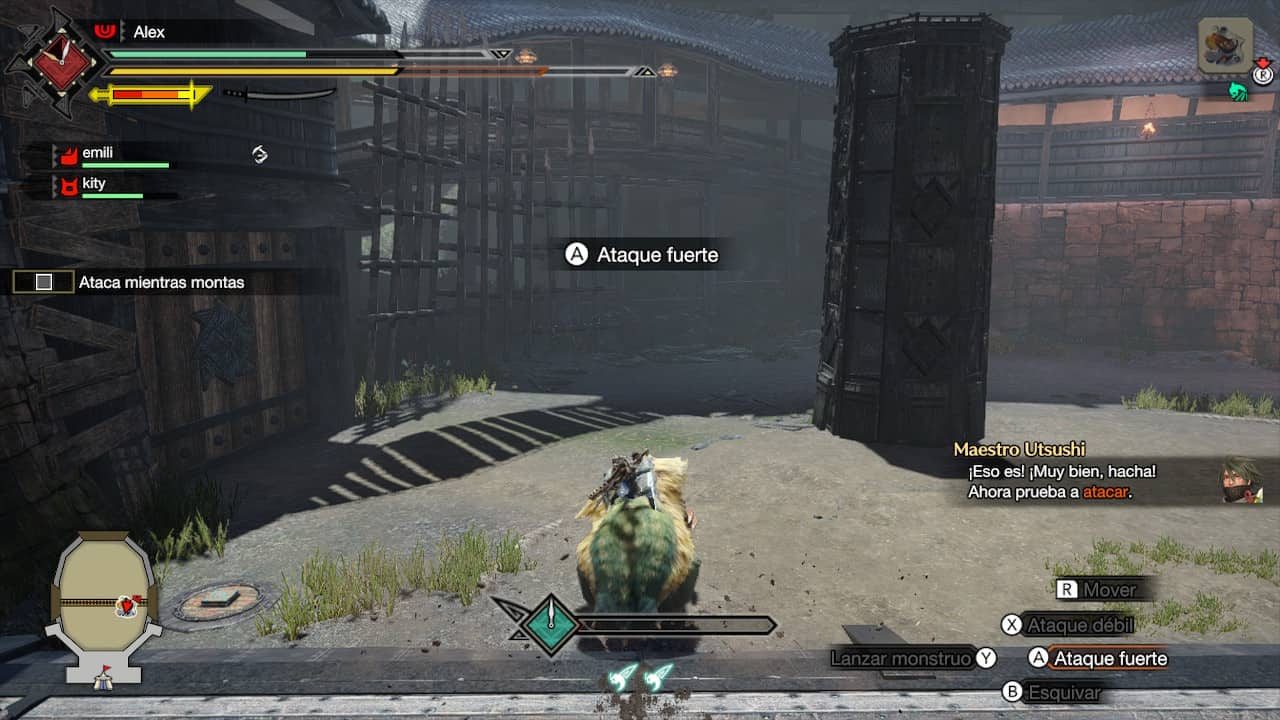Click the teal diamond mount gauge icon
Image resolution: width=1280 pixels, height=720 pixels.
(x=551, y=624)
